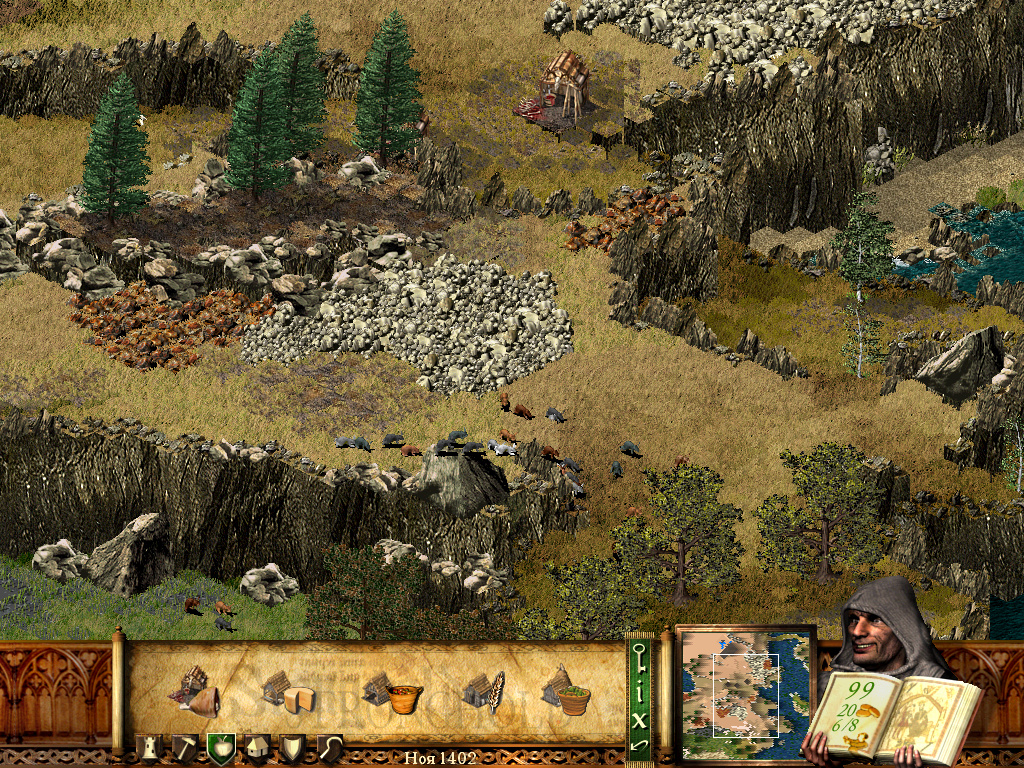Open the shield weapons building tab
The width and height of the screenshot is (1024, 768).
(292, 749)
